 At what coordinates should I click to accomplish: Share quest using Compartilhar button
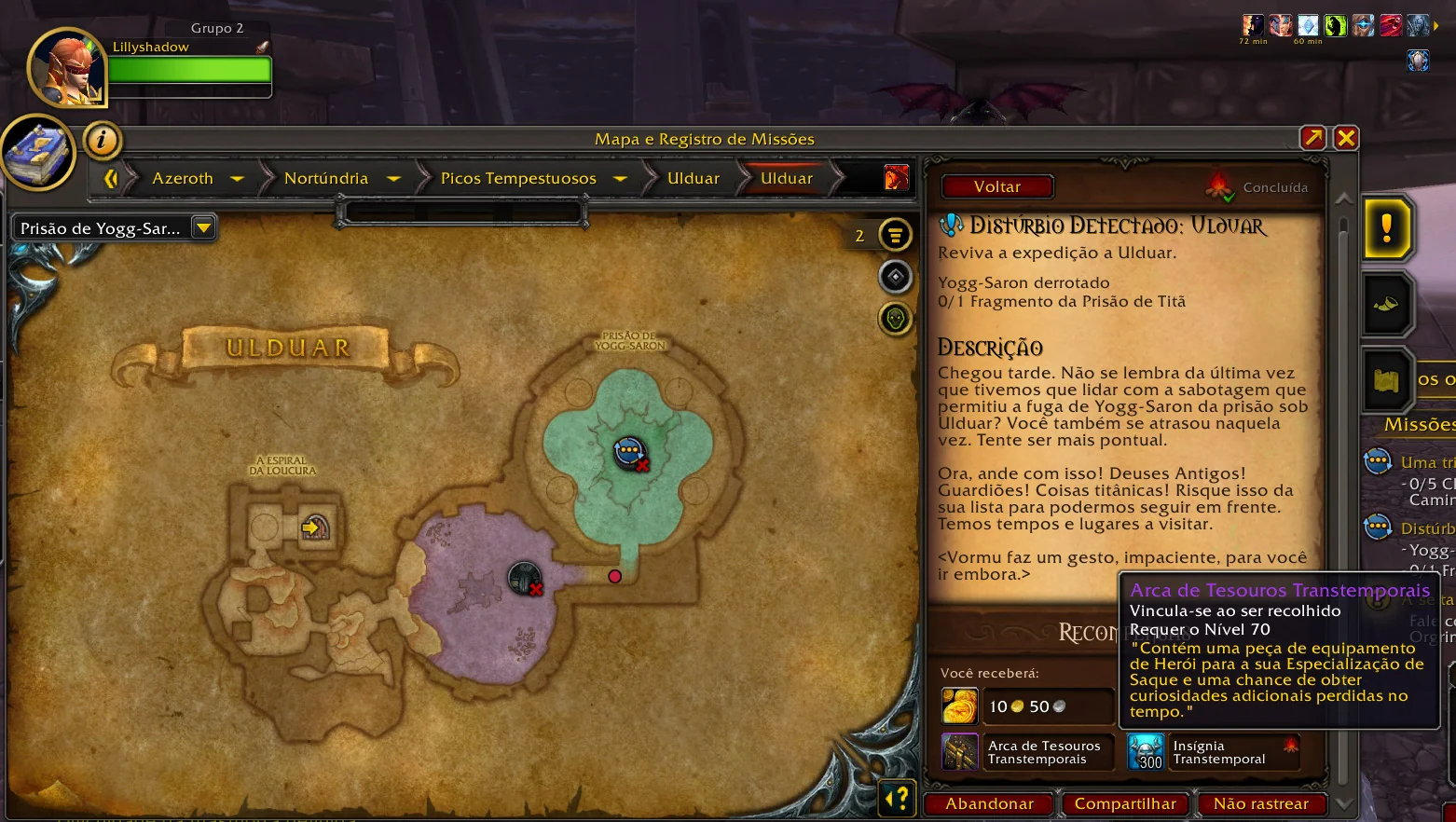point(1125,803)
